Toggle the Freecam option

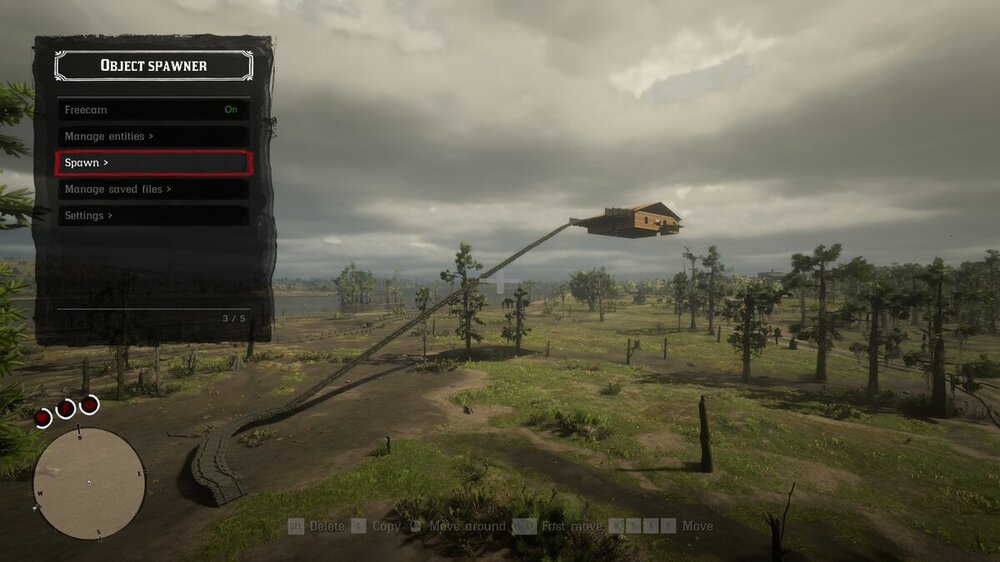click(x=153, y=110)
